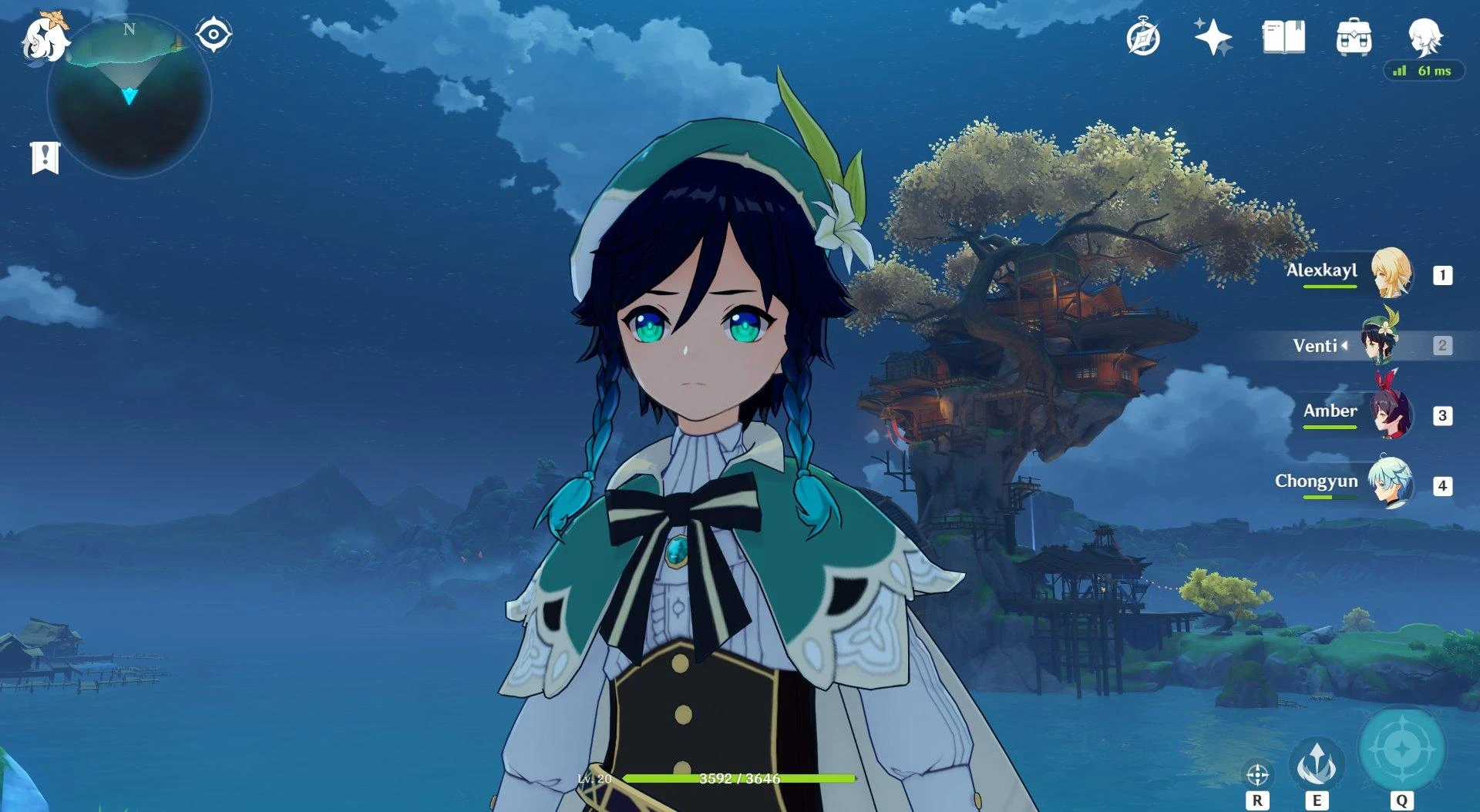Activate Venti's elemental skill

[x=1317, y=763]
